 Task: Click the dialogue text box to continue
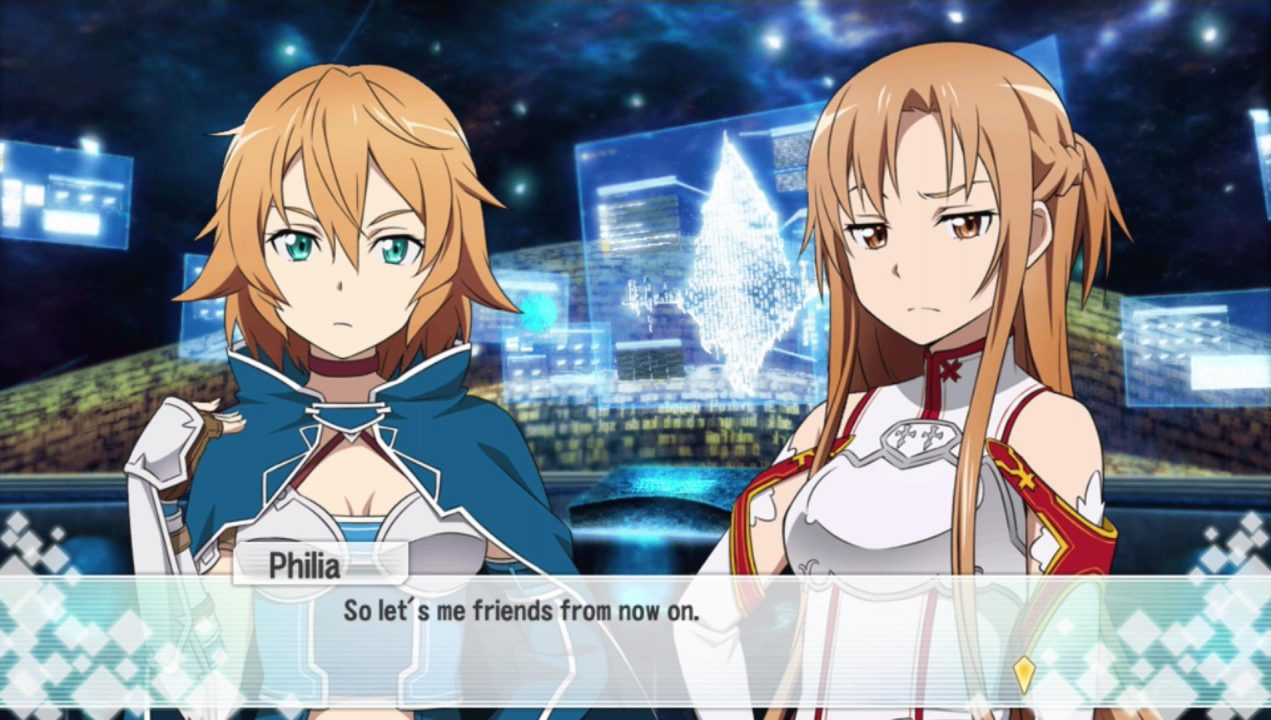[635, 640]
